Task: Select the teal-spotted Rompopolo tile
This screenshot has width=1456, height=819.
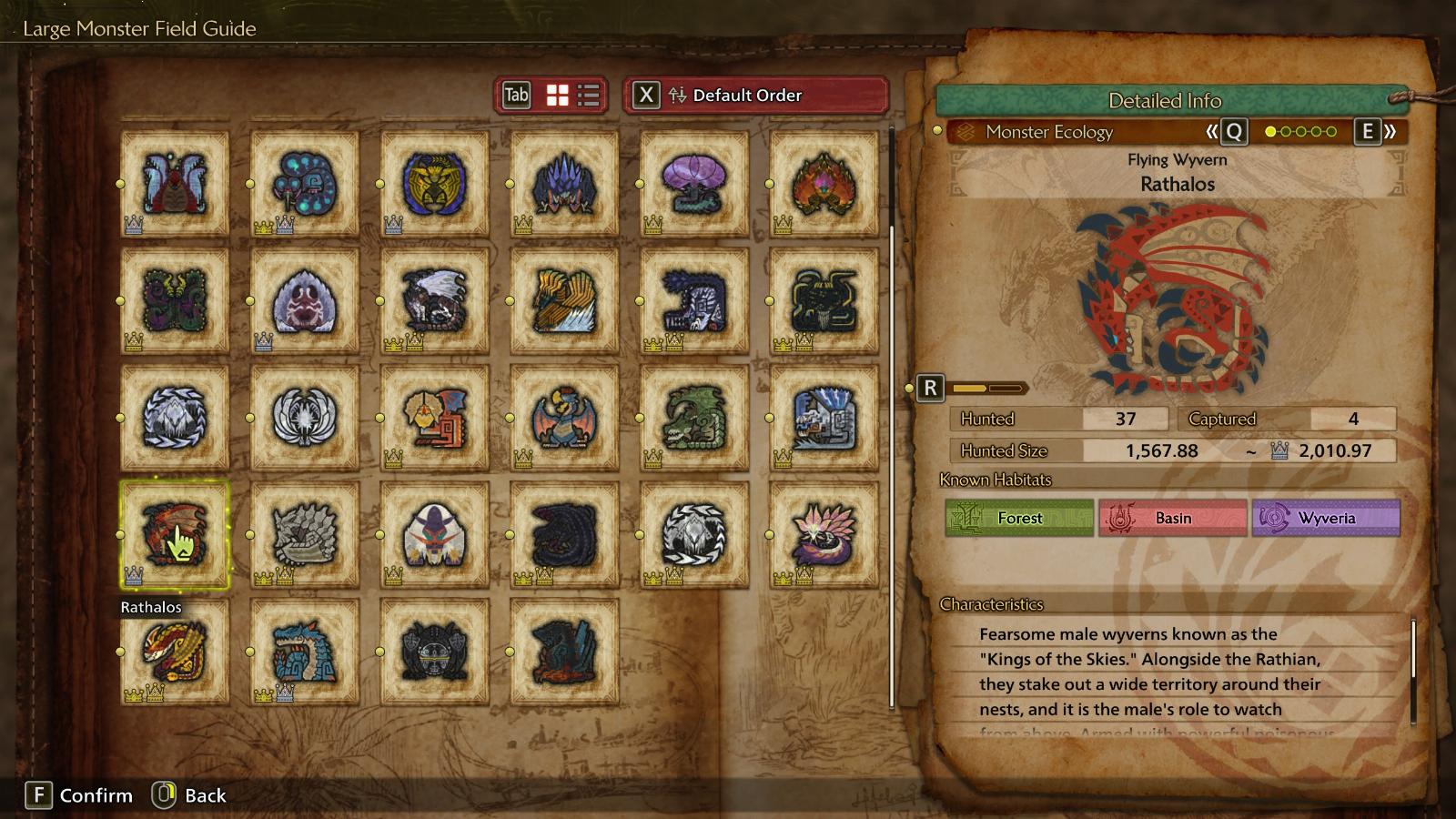Action: click(x=304, y=184)
